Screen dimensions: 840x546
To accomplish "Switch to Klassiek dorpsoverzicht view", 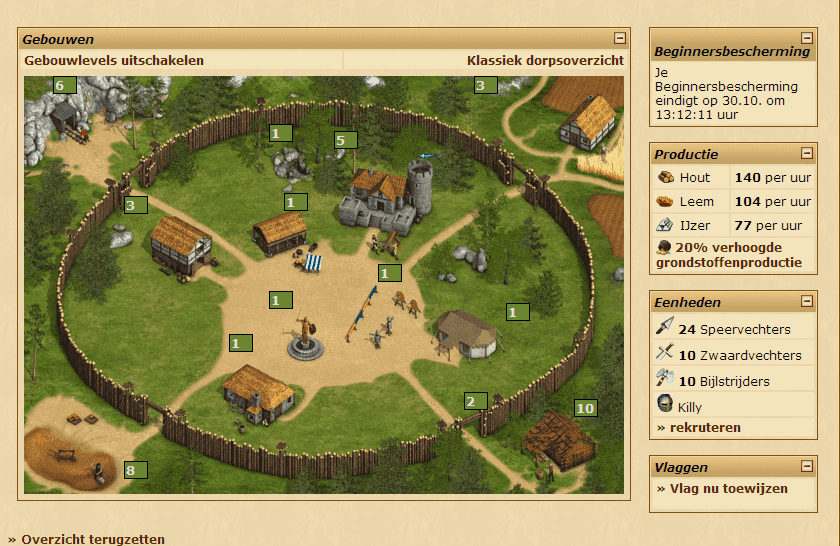I will point(545,61).
